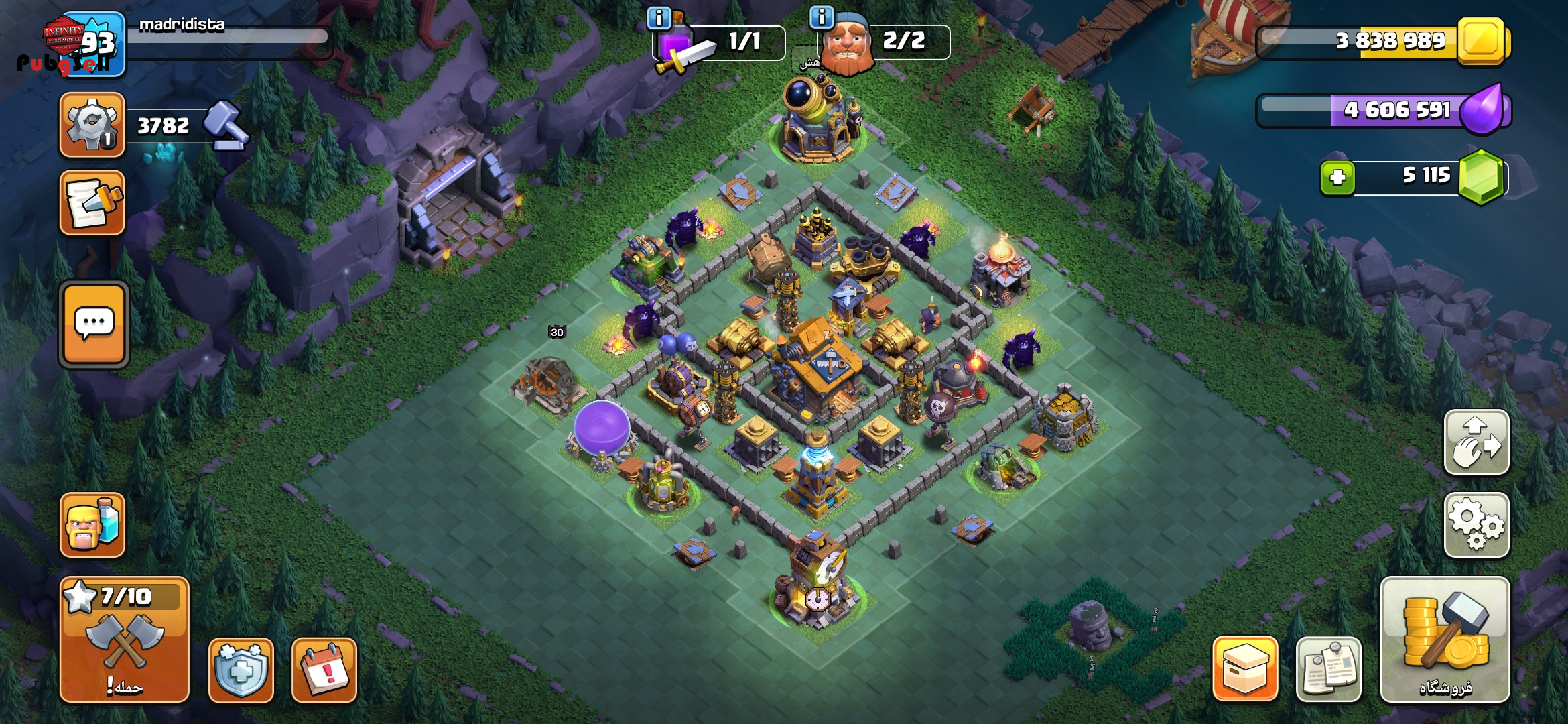Open the storage box inventory button

(1245, 668)
